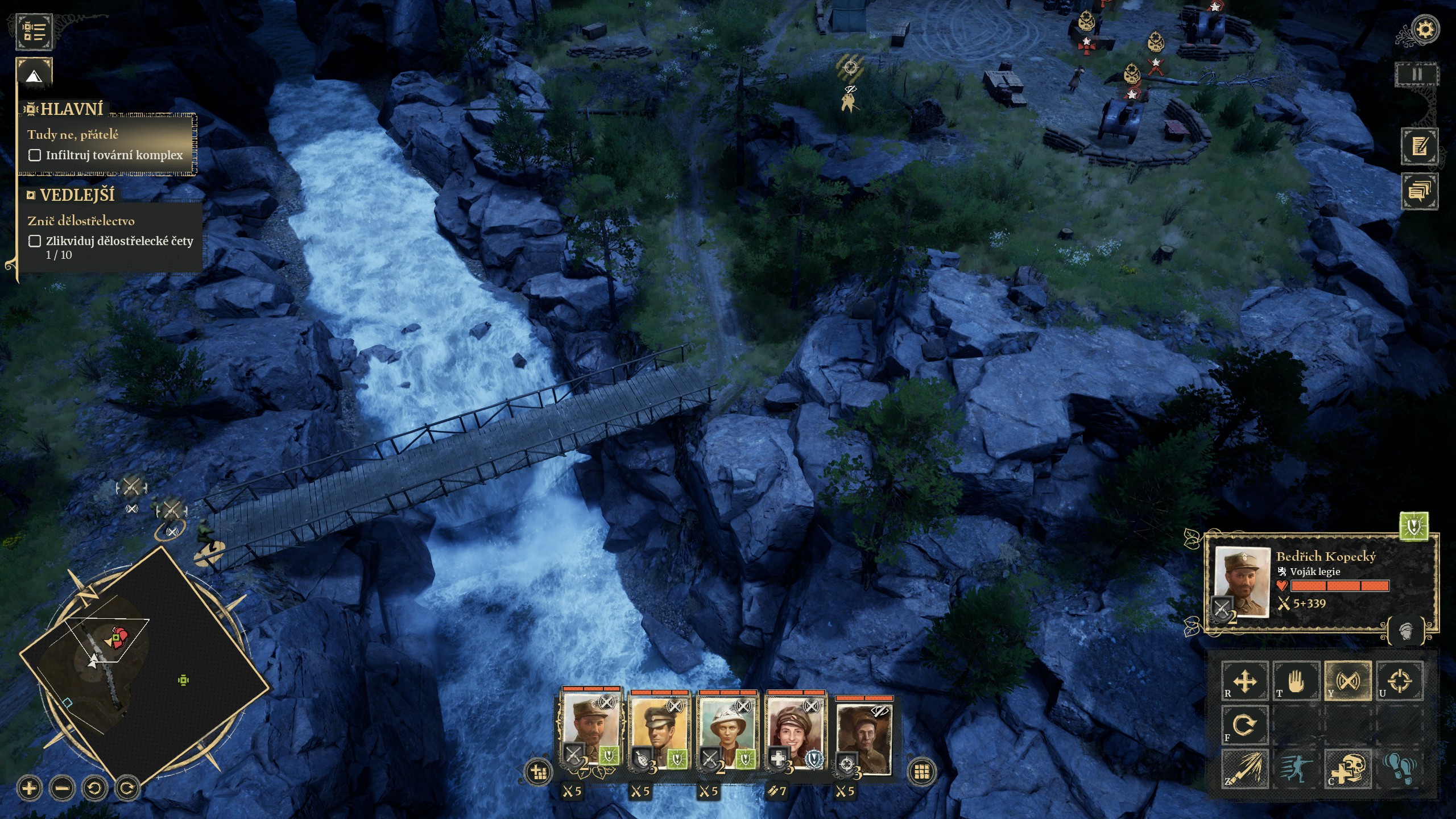Activate the move command with four arrows
This screenshot has height=819, width=1456.
pyautogui.click(x=1245, y=680)
